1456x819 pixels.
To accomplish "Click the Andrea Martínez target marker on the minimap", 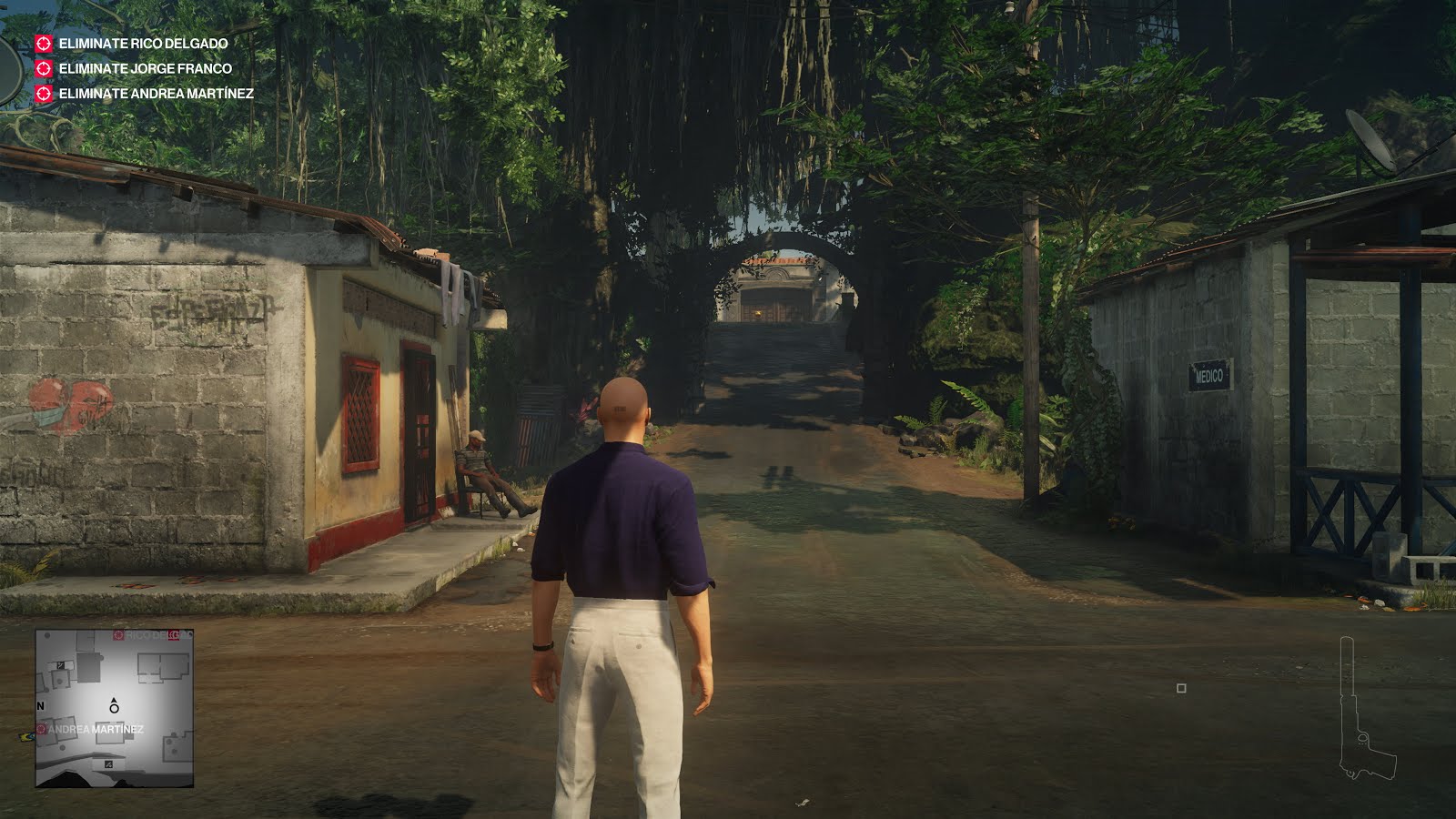I will (41, 729).
